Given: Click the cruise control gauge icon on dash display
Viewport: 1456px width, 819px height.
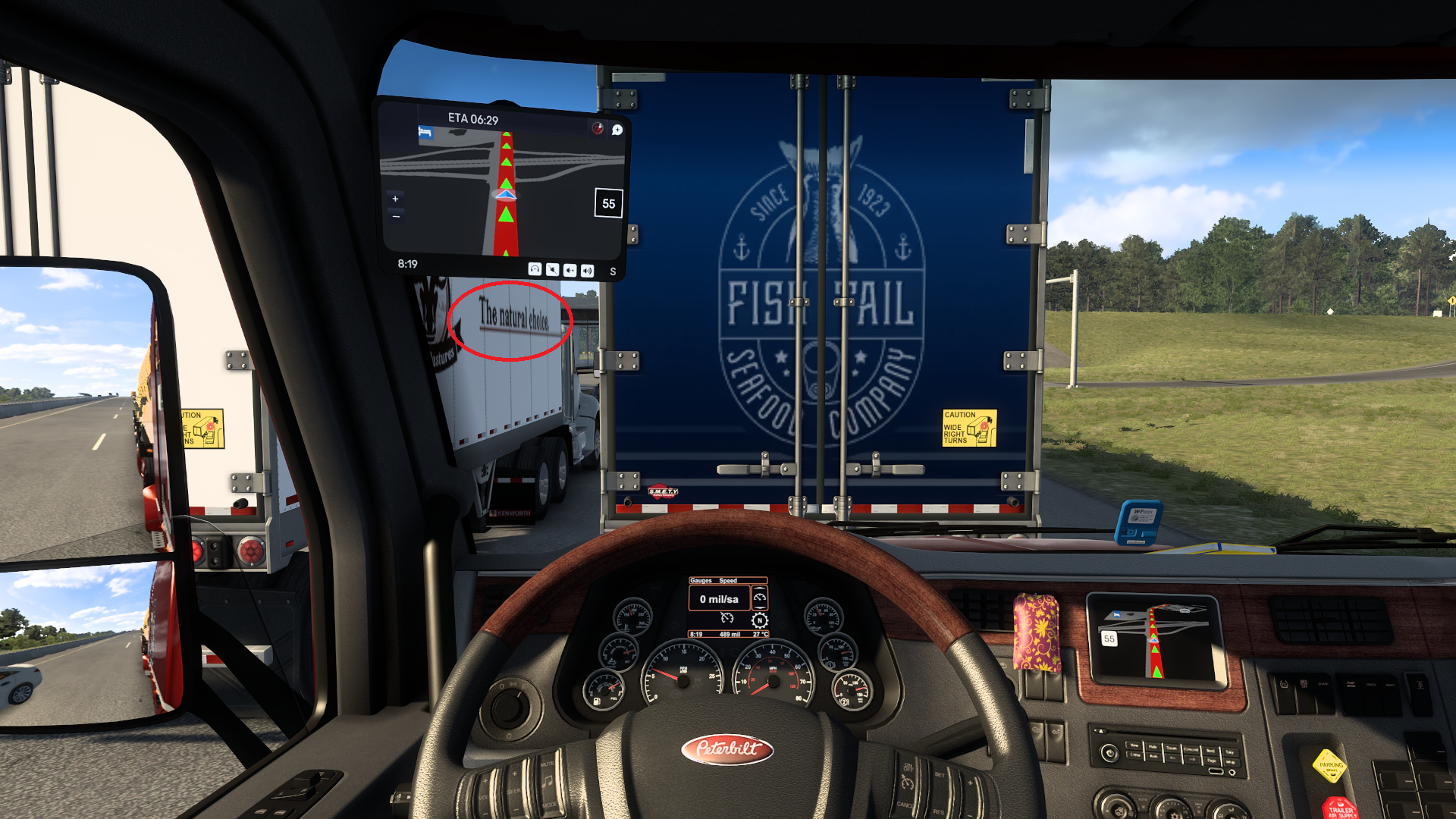Looking at the screenshot, I should pyautogui.click(x=727, y=619).
